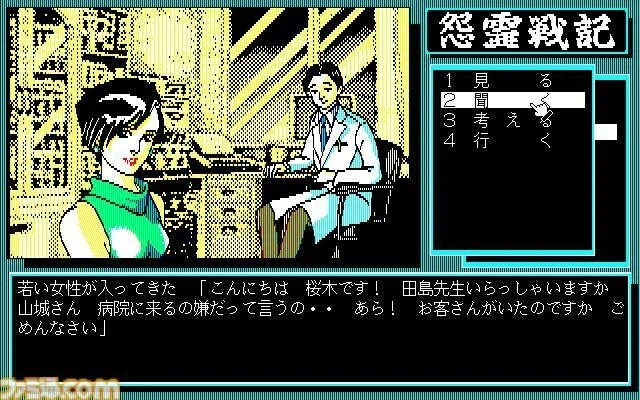This screenshot has height=400, width=640.
Task: Select the '1 見る' (Look) command
Action: tap(511, 79)
